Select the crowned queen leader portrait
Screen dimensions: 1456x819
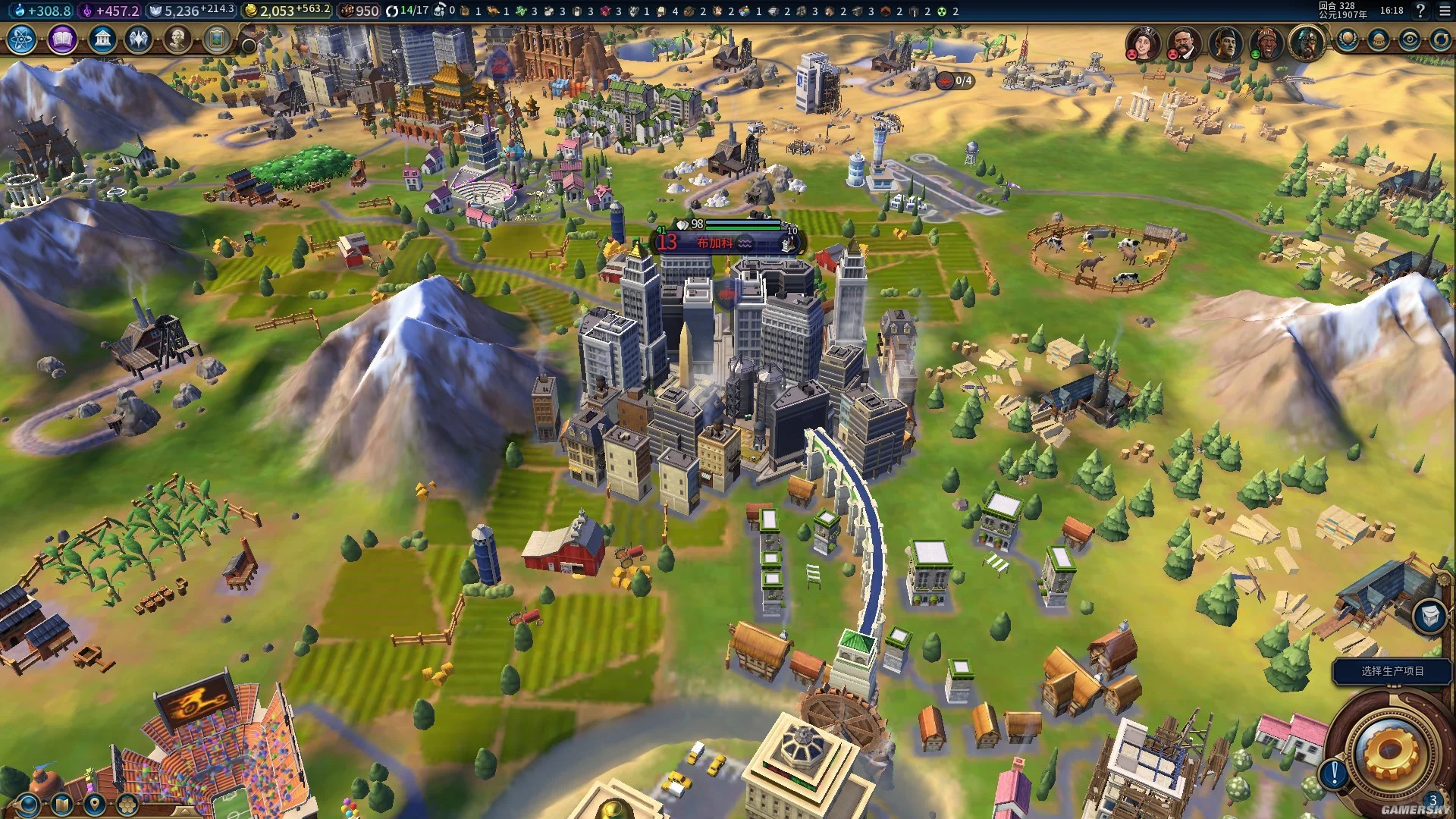click(1142, 42)
